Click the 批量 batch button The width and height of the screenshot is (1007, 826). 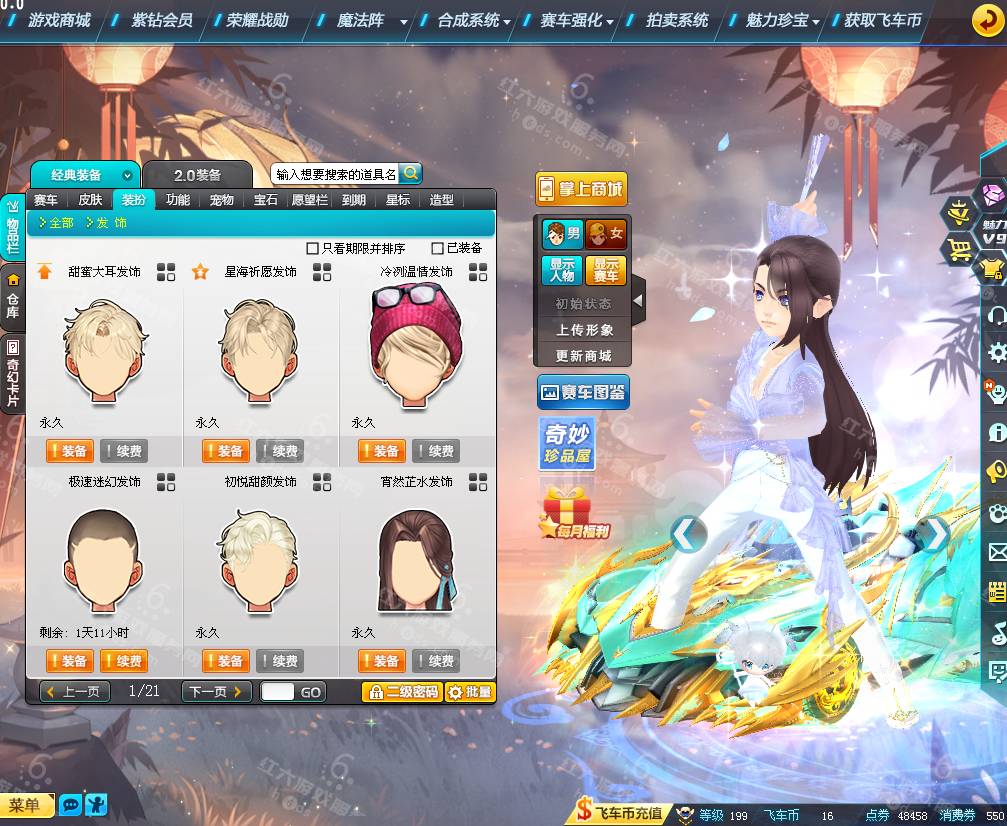[x=469, y=691]
